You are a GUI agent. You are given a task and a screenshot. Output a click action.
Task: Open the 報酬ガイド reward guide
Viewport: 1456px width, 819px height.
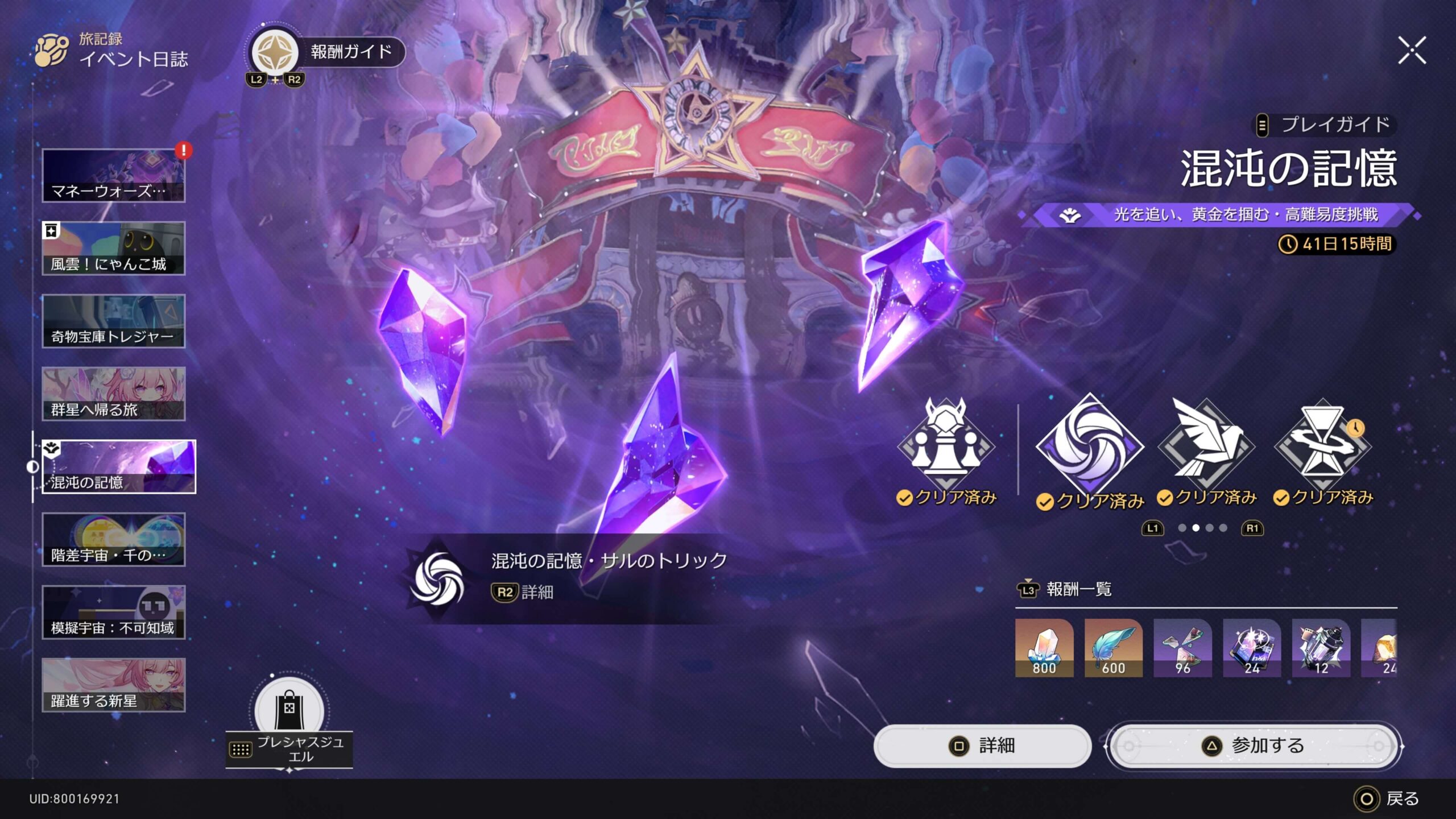click(x=328, y=53)
